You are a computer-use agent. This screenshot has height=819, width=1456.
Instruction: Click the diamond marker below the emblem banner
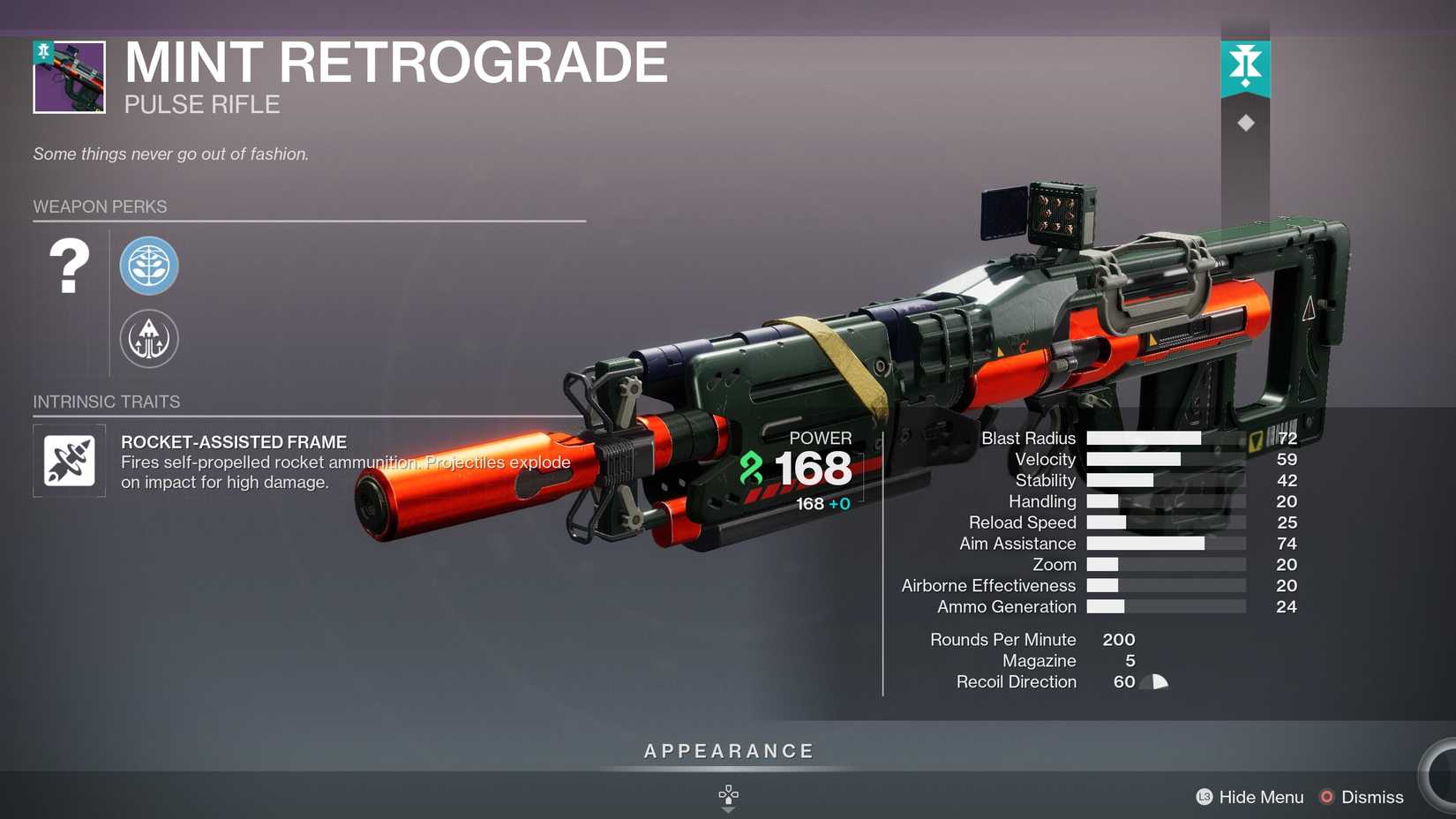[1245, 122]
